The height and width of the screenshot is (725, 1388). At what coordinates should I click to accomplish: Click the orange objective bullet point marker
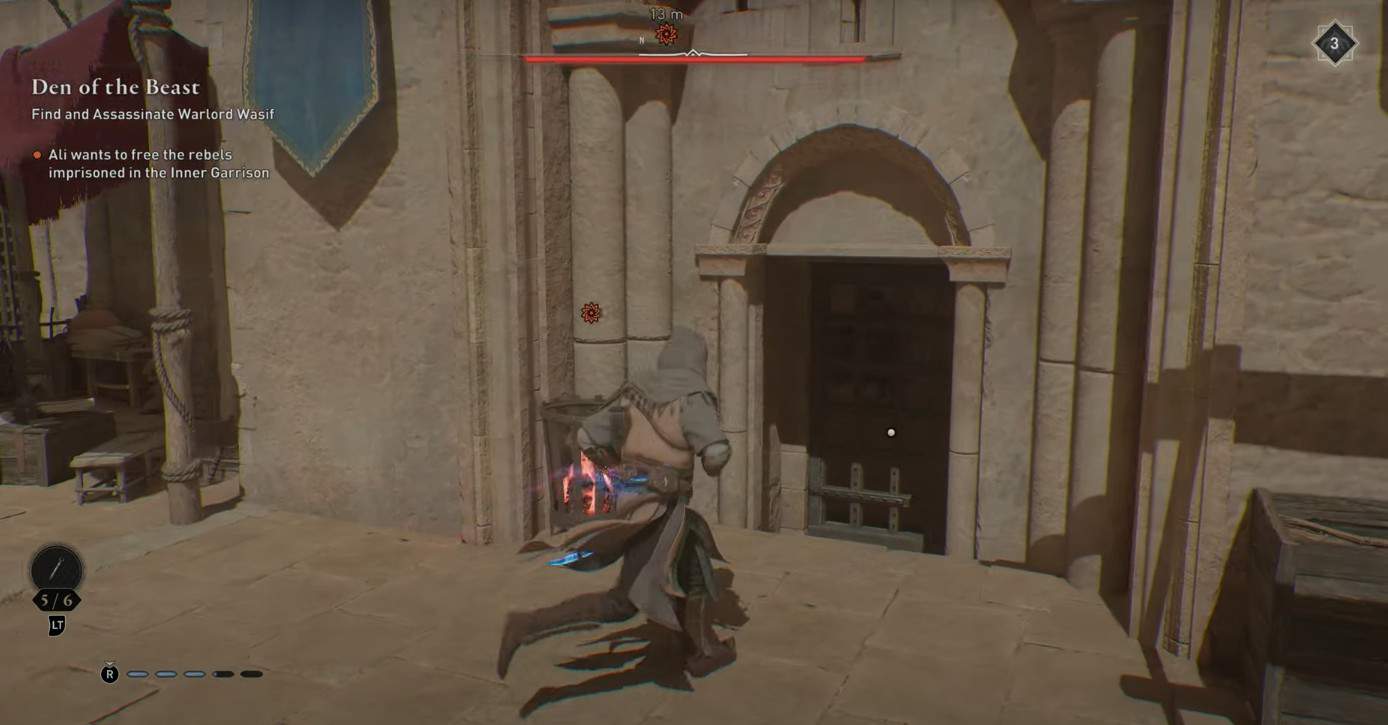click(37, 155)
